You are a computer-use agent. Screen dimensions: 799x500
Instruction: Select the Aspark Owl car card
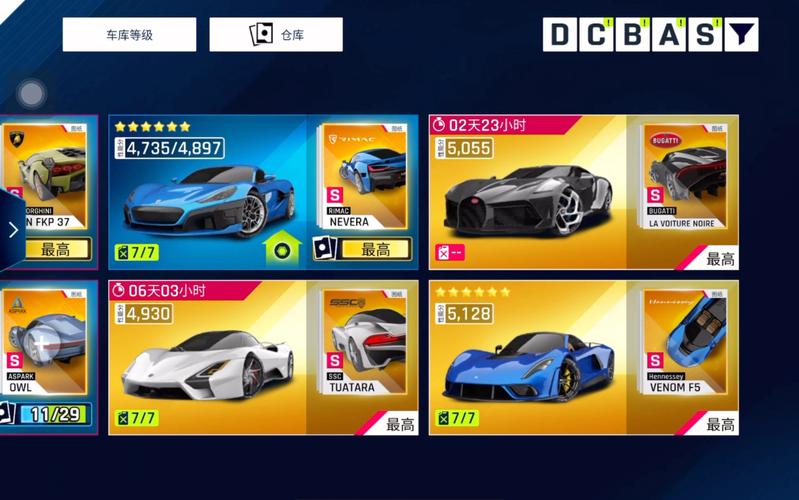(x=48, y=355)
